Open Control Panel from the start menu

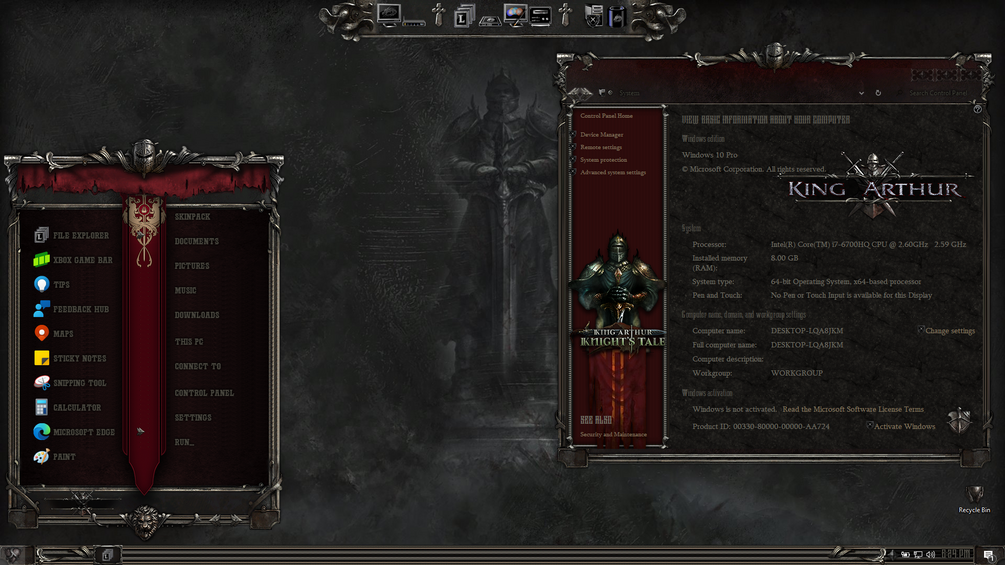click(204, 393)
